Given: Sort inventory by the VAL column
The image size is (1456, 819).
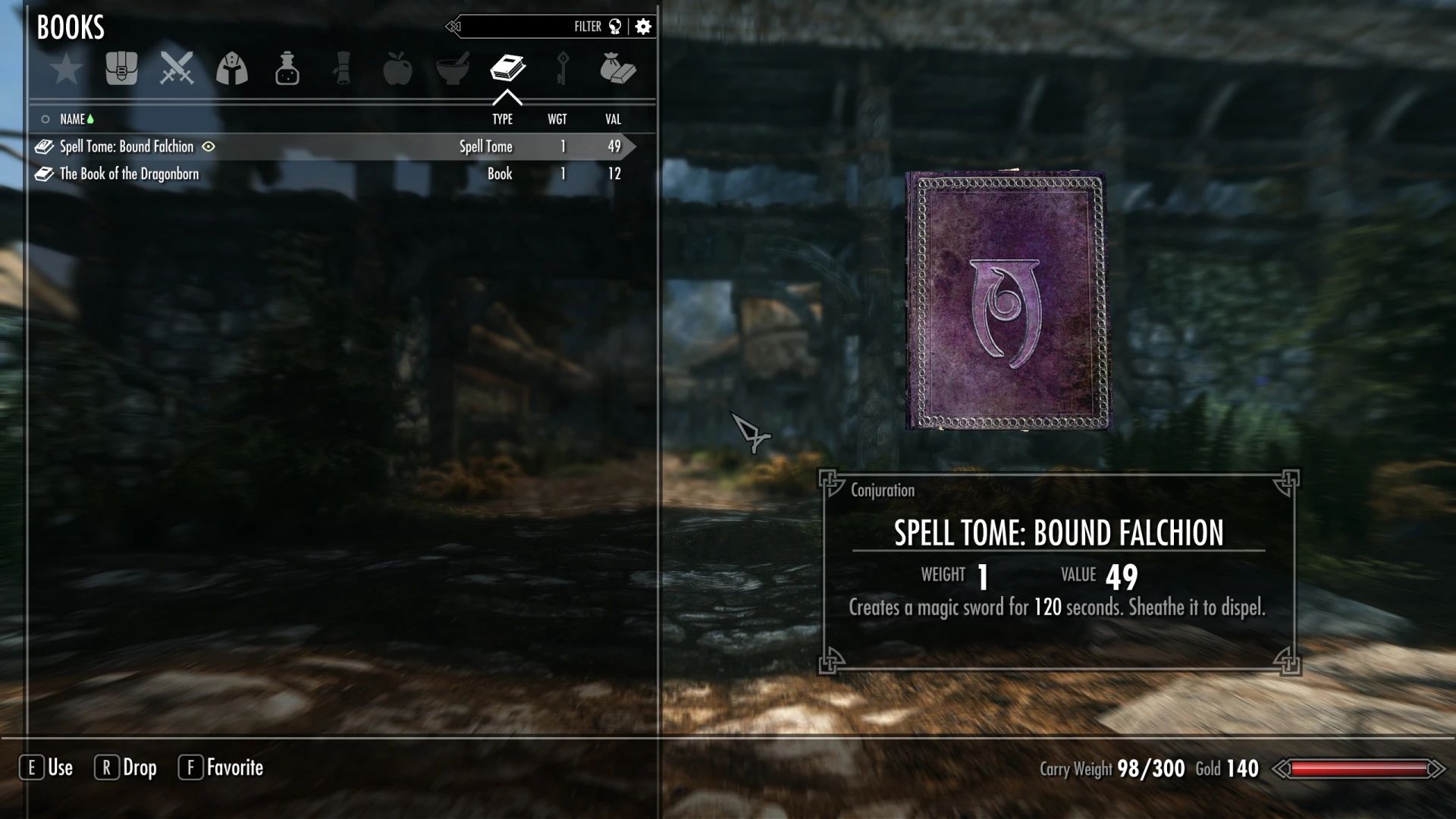Looking at the screenshot, I should tap(611, 119).
